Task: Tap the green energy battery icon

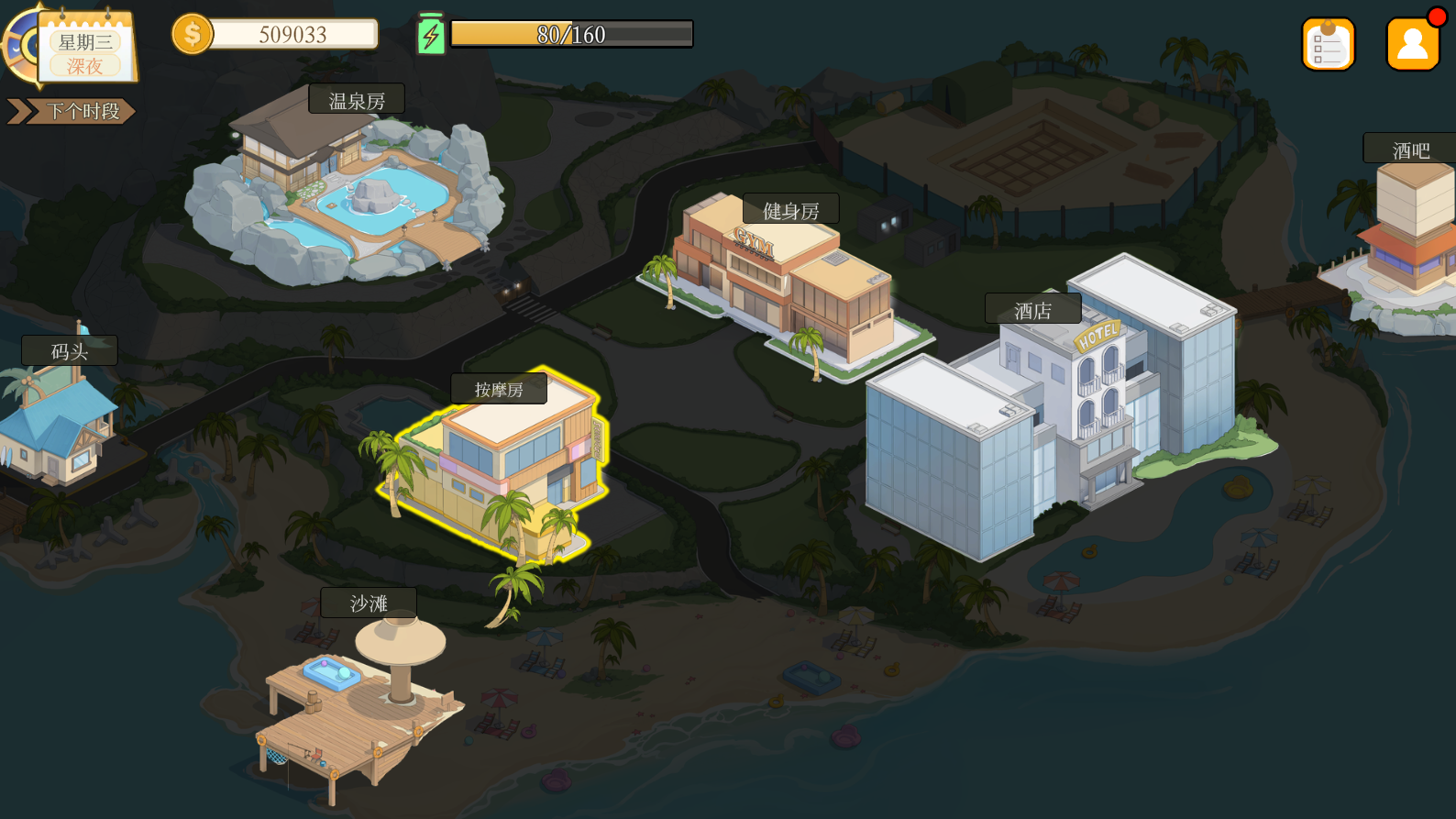Action: (431, 35)
